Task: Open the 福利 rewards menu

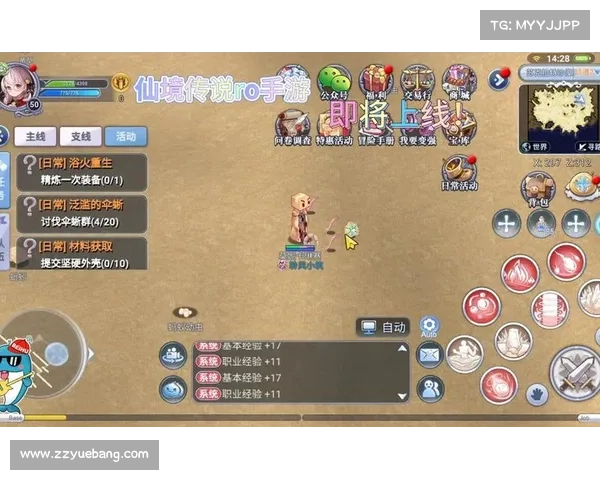Action: 377,83
